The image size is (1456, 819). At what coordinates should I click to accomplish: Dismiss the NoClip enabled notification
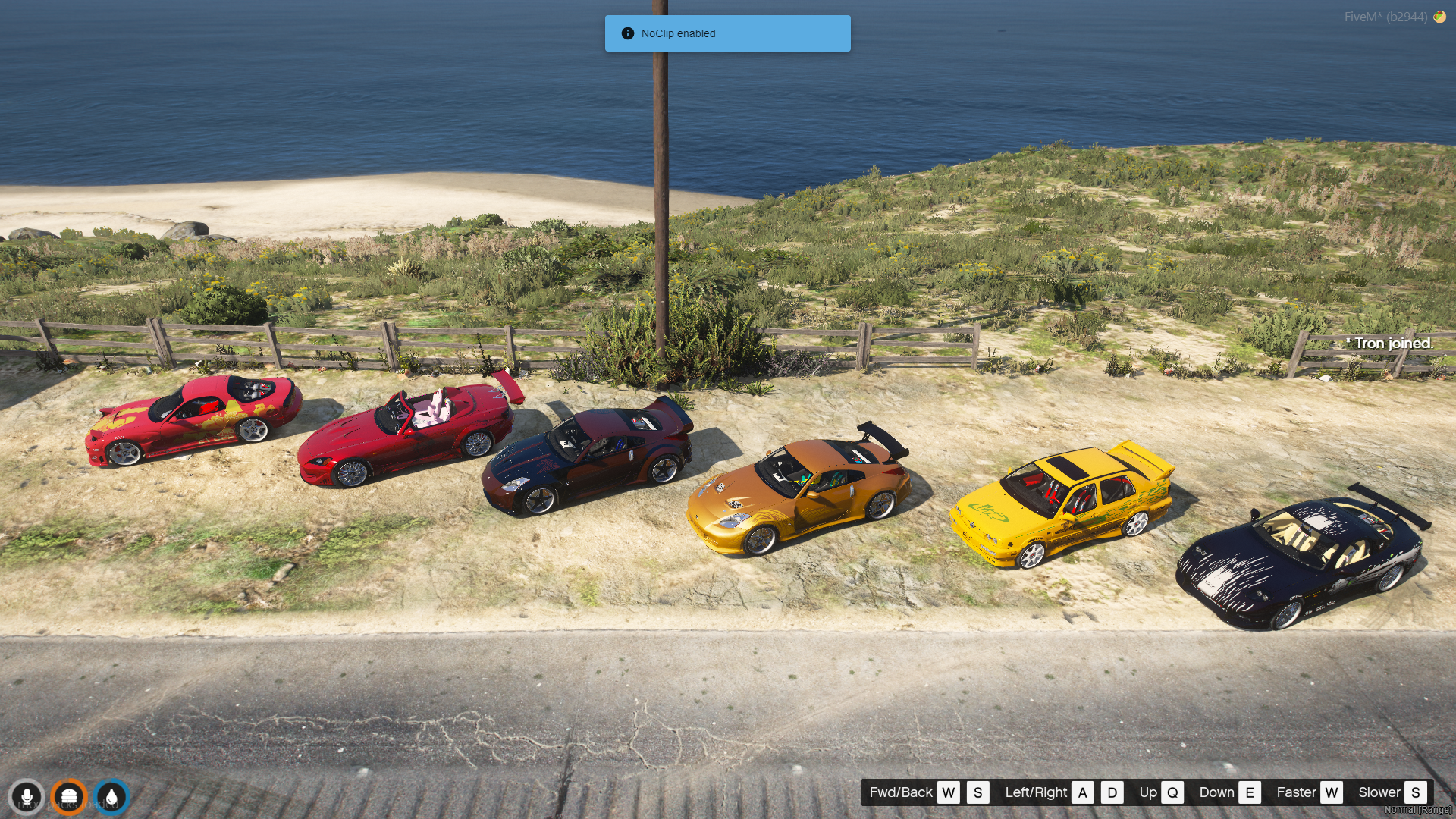click(726, 33)
